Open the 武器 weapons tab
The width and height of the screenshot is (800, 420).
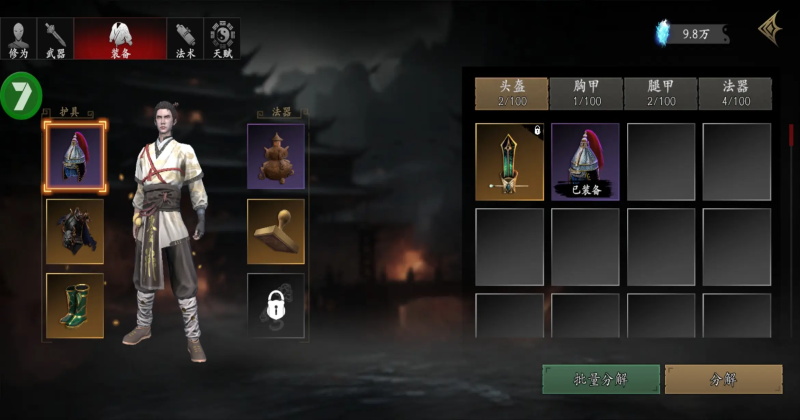pyautogui.click(x=54, y=38)
